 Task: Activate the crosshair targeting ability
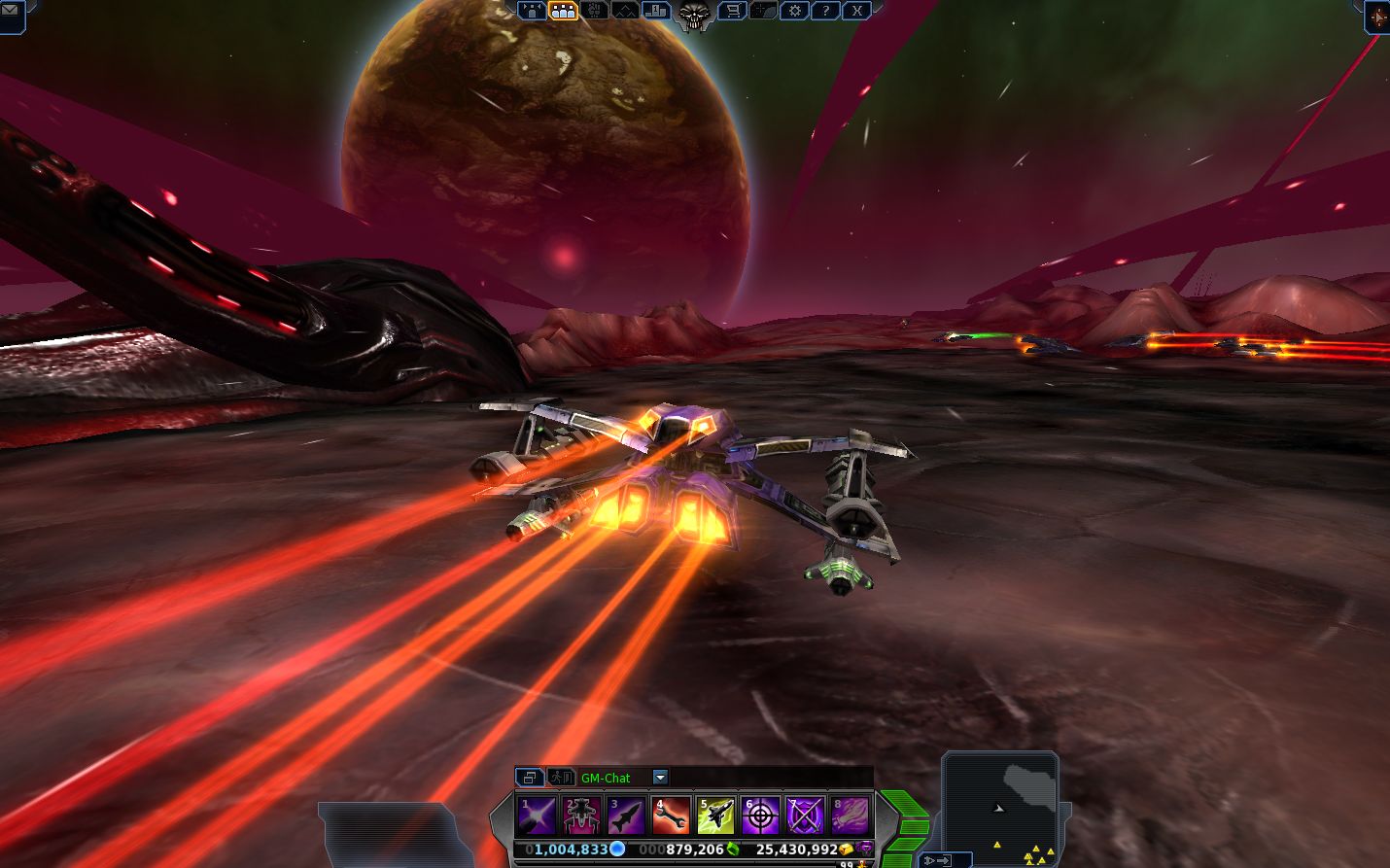point(760,816)
